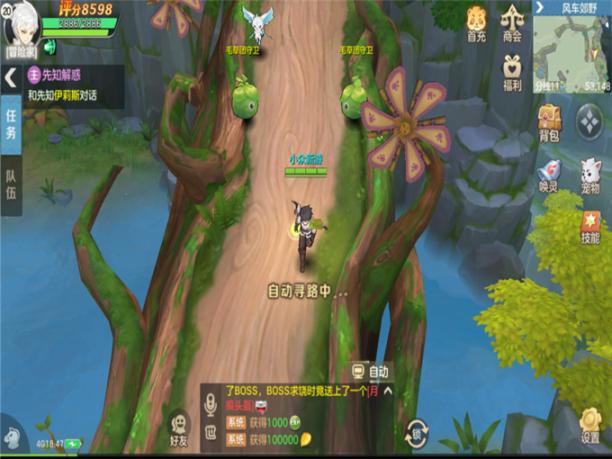The image size is (612, 459).
Task: Open the 设置 settings menu
Action: [590, 425]
